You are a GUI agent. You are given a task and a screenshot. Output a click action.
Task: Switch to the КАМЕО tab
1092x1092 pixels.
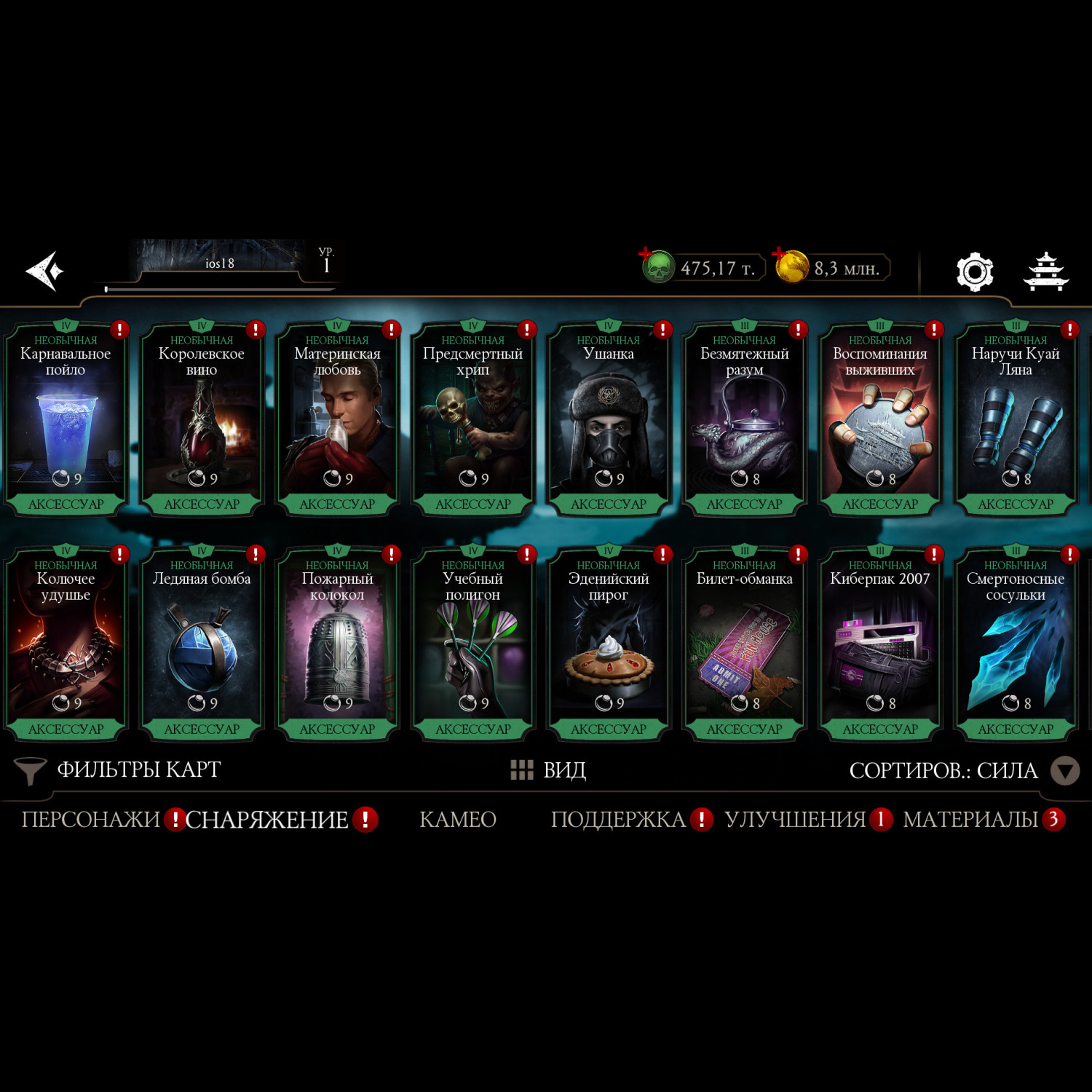coord(458,820)
